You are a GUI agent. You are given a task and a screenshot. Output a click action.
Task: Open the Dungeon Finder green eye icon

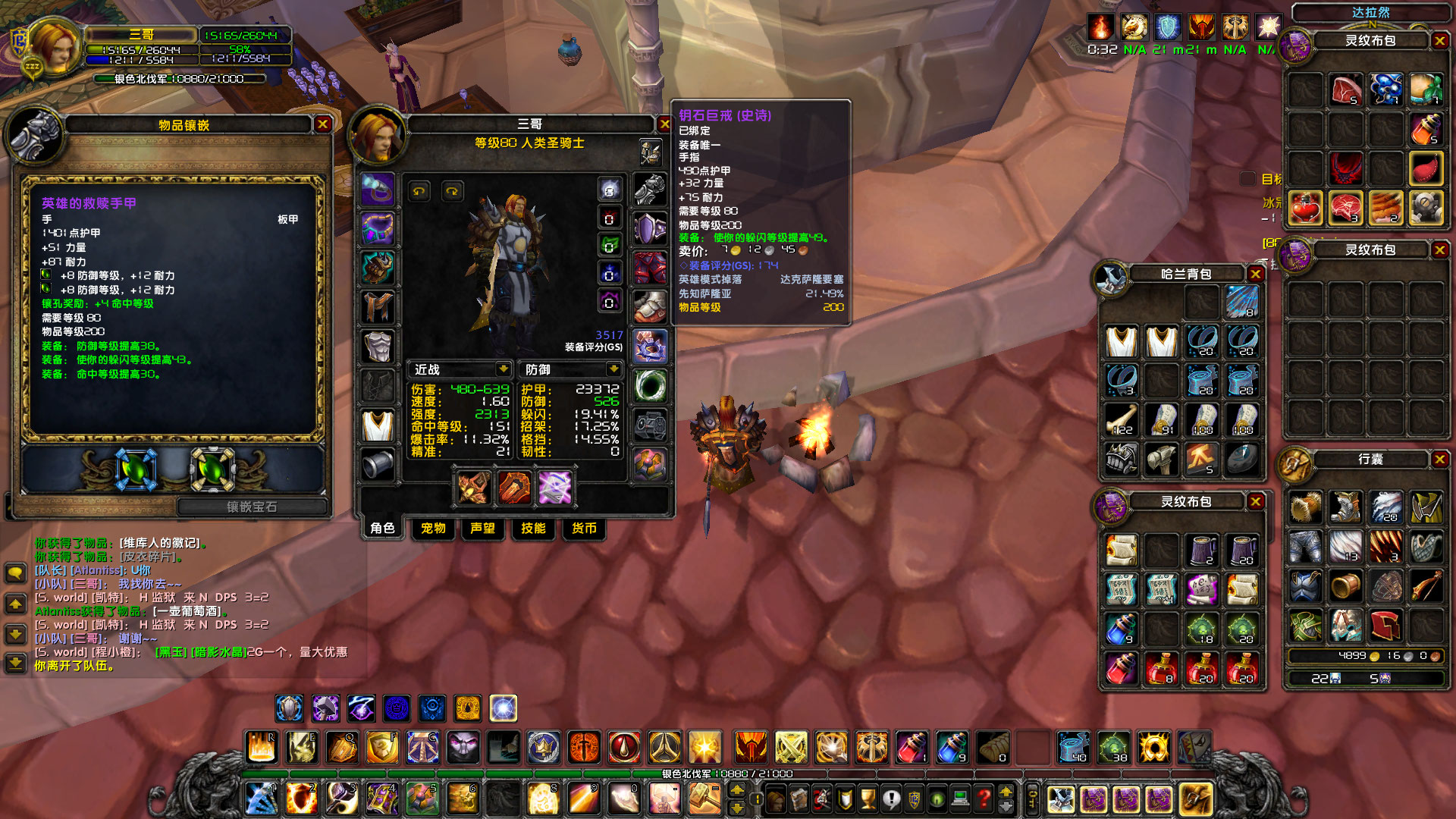(937, 799)
